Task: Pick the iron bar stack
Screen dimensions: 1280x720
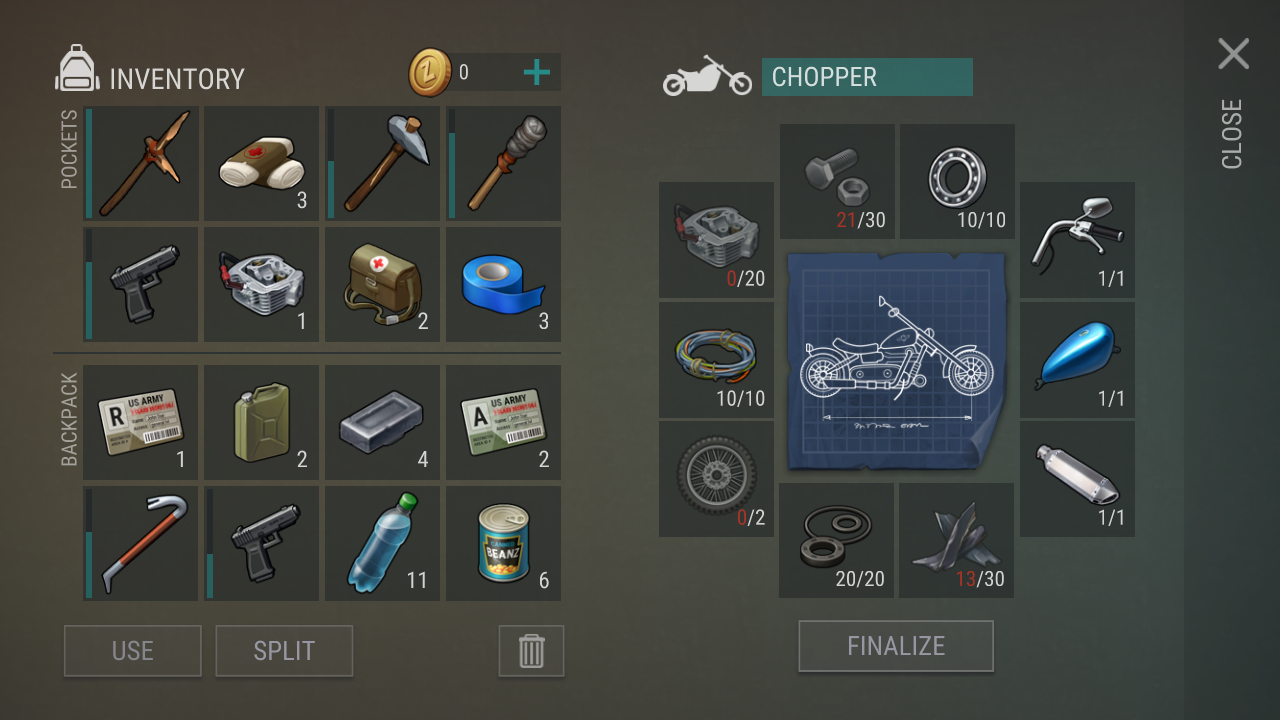Action: 382,423
